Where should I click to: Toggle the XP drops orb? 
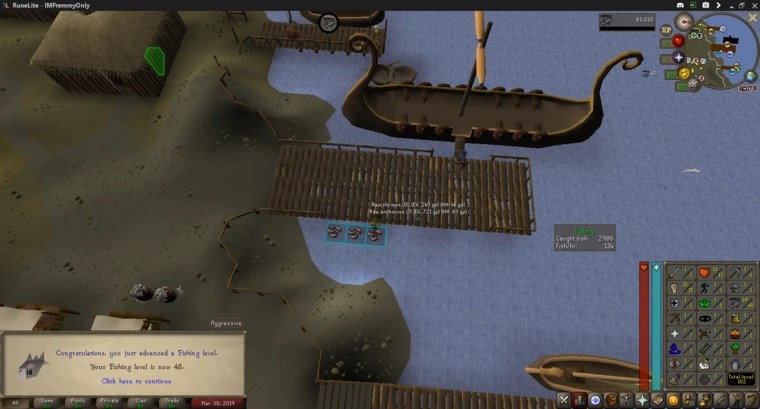tap(664, 31)
